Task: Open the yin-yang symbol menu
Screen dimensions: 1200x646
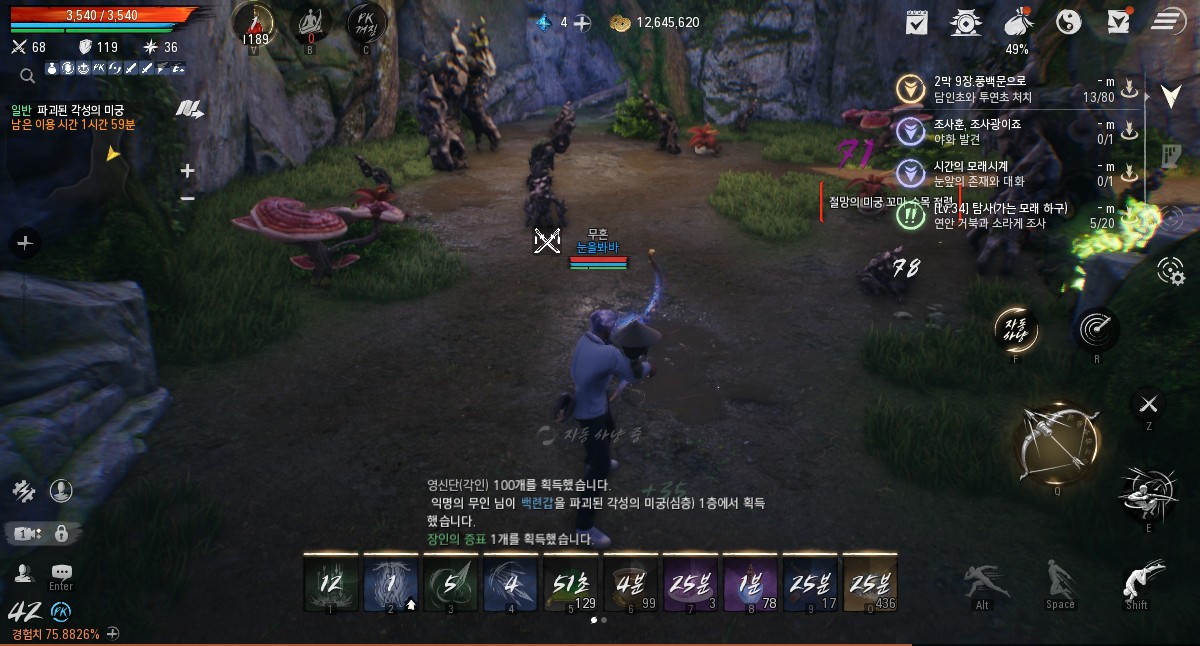Action: pyautogui.click(x=1069, y=21)
